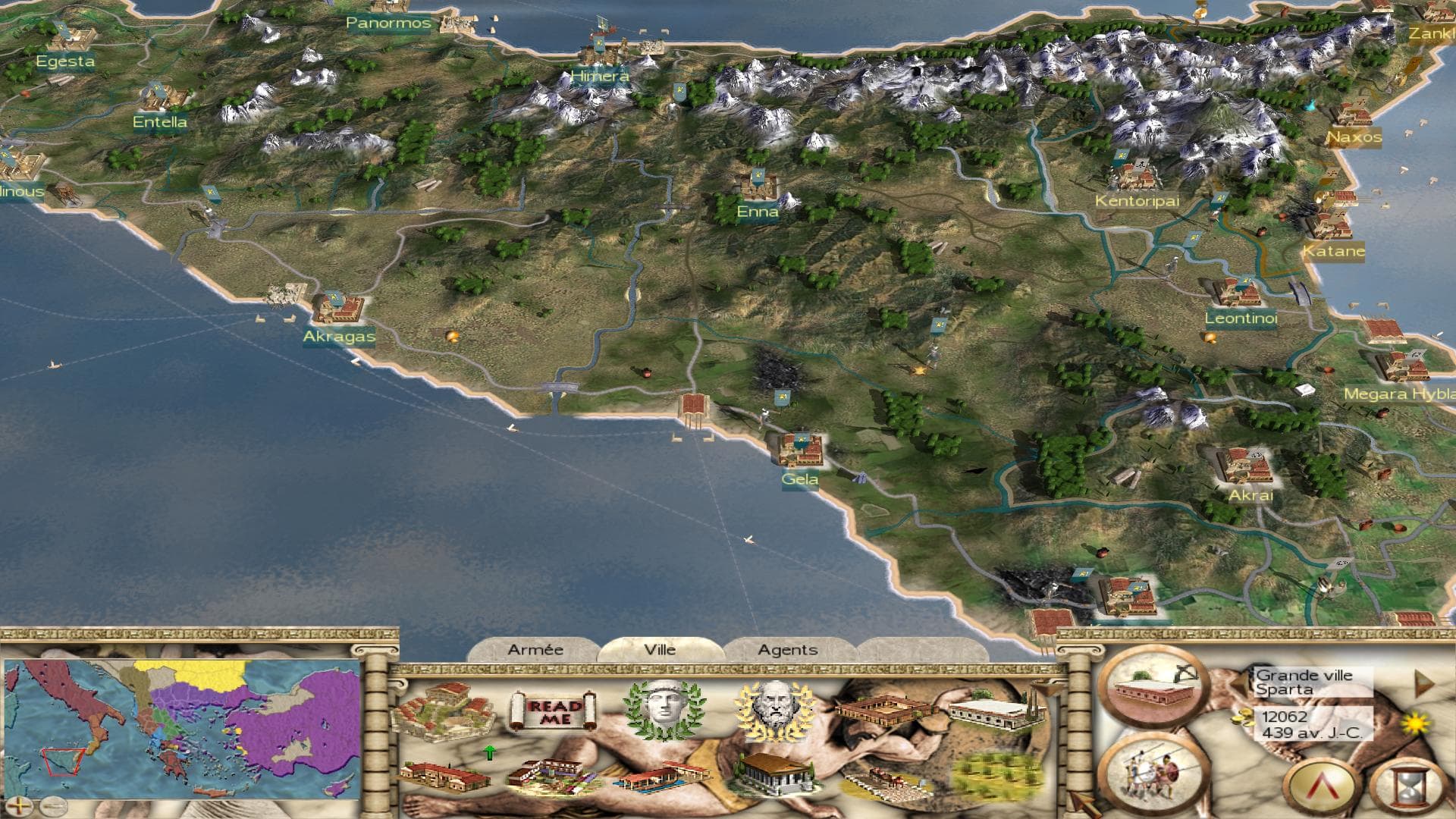The height and width of the screenshot is (819, 1456).
Task: Open the Agents tab
Action: click(787, 650)
